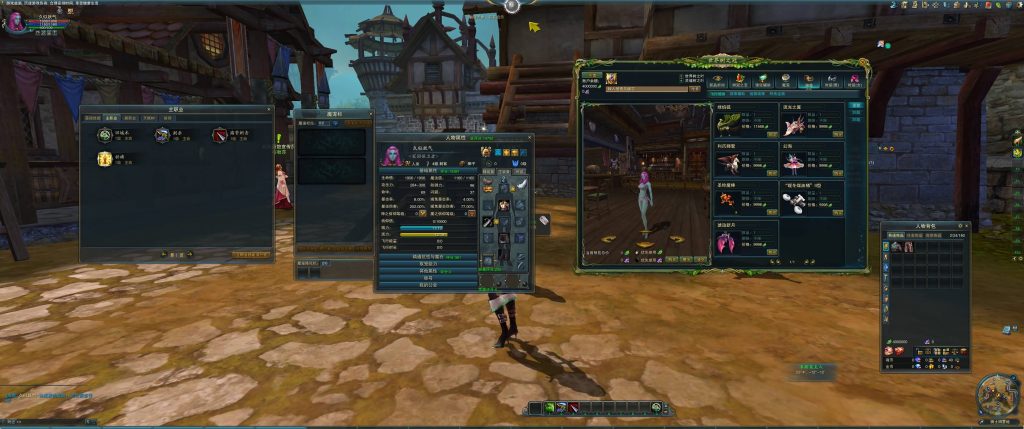The width and height of the screenshot is (1024, 429).
Task: Select the green dragon mount in shop
Action: pos(728,121)
